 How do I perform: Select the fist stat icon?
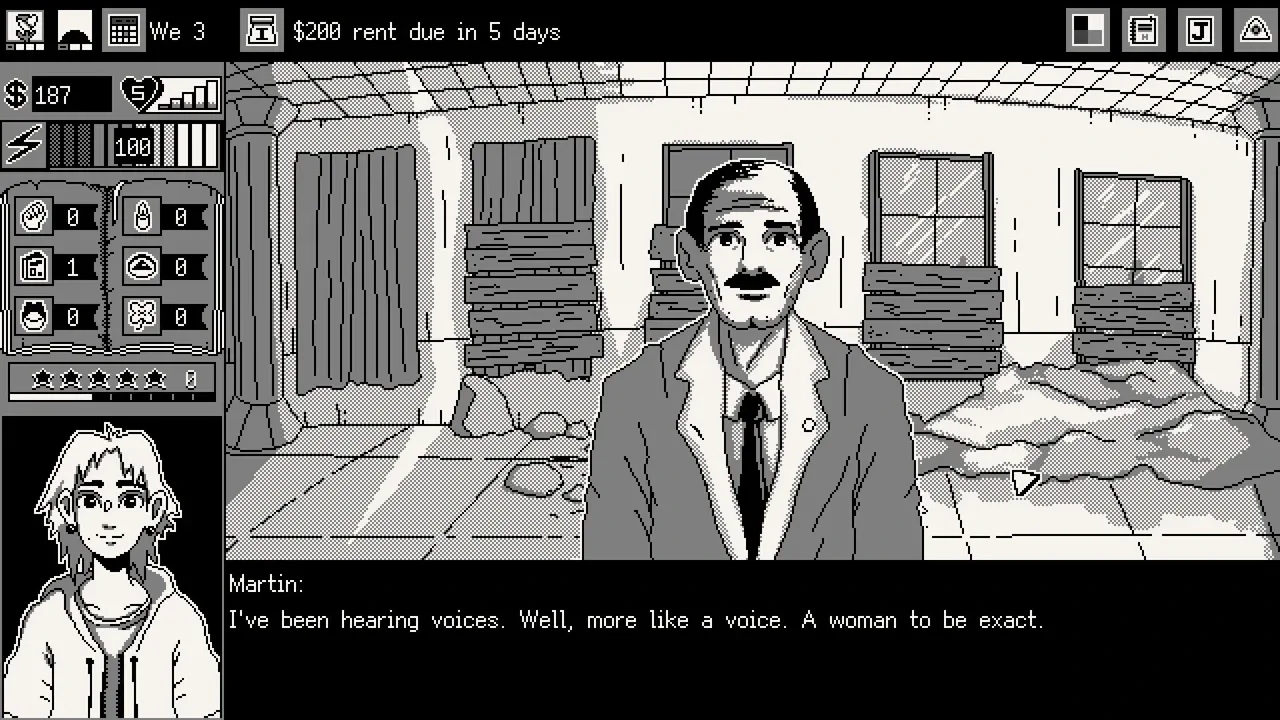tap(35, 216)
